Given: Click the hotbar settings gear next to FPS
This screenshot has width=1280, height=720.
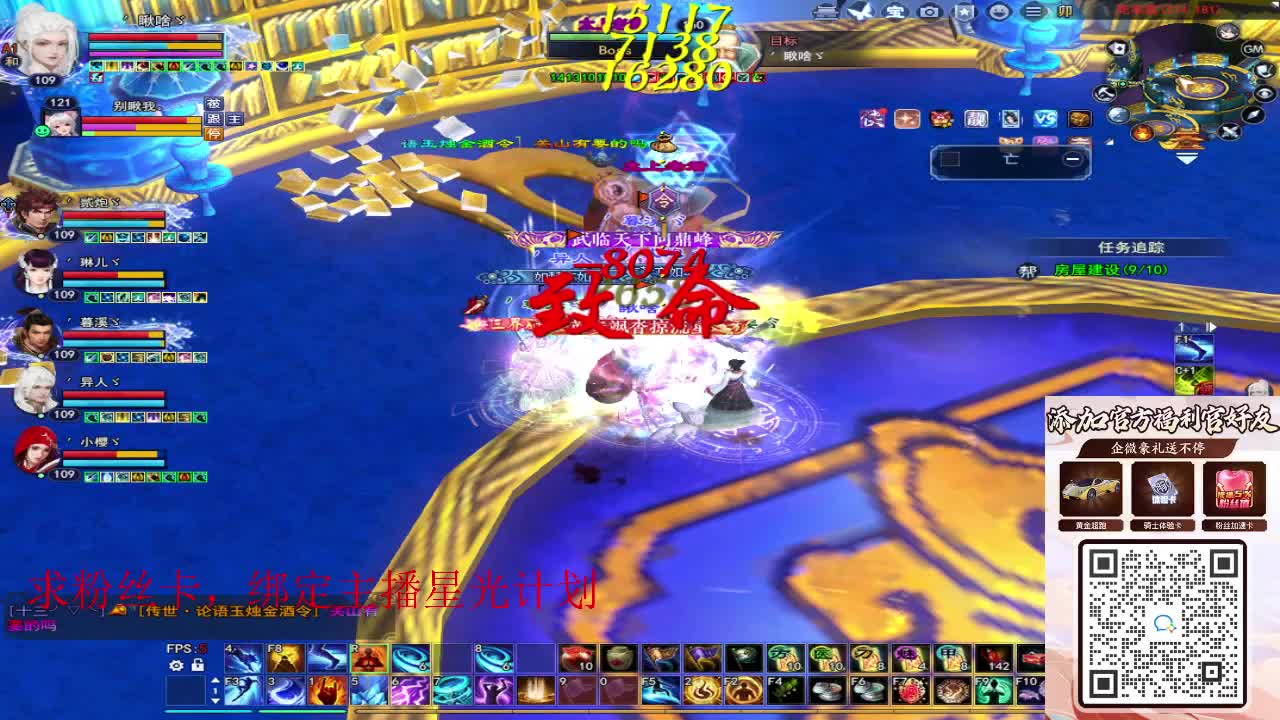Looking at the screenshot, I should 176,665.
